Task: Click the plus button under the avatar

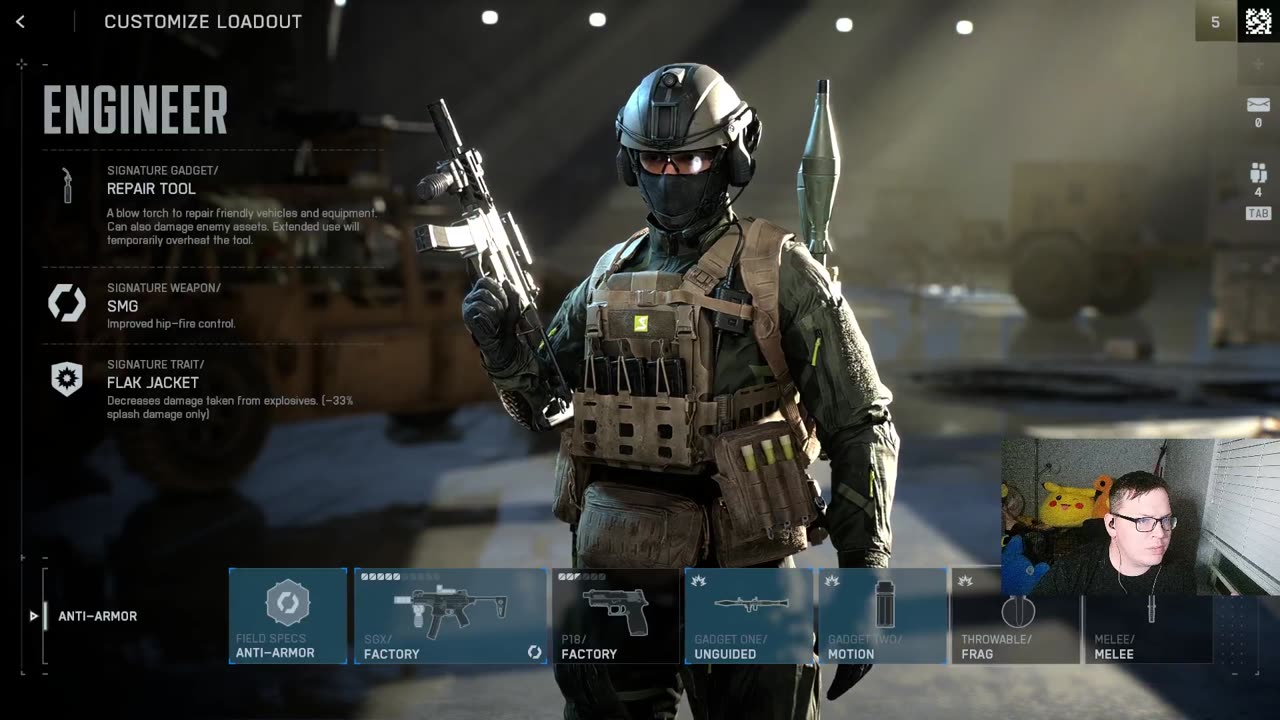Action: pos(1258,63)
